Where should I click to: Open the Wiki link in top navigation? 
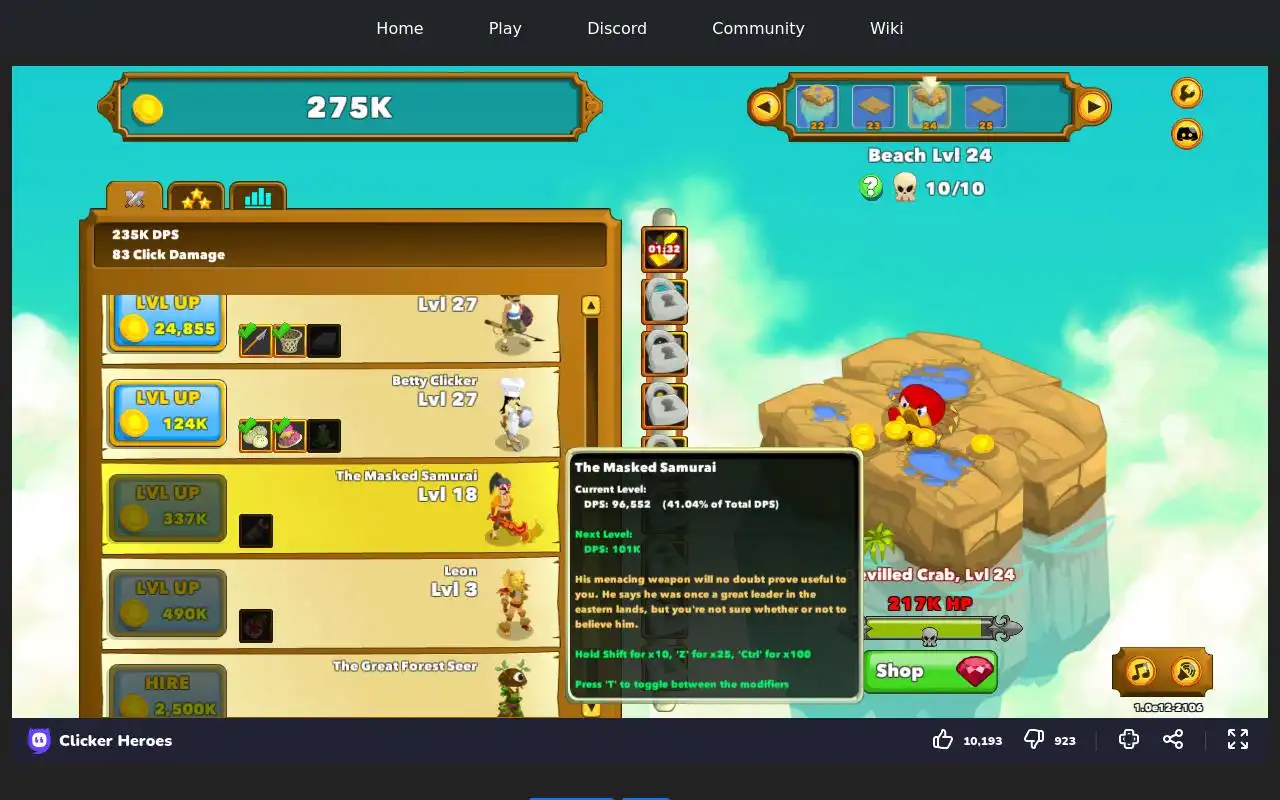886,28
